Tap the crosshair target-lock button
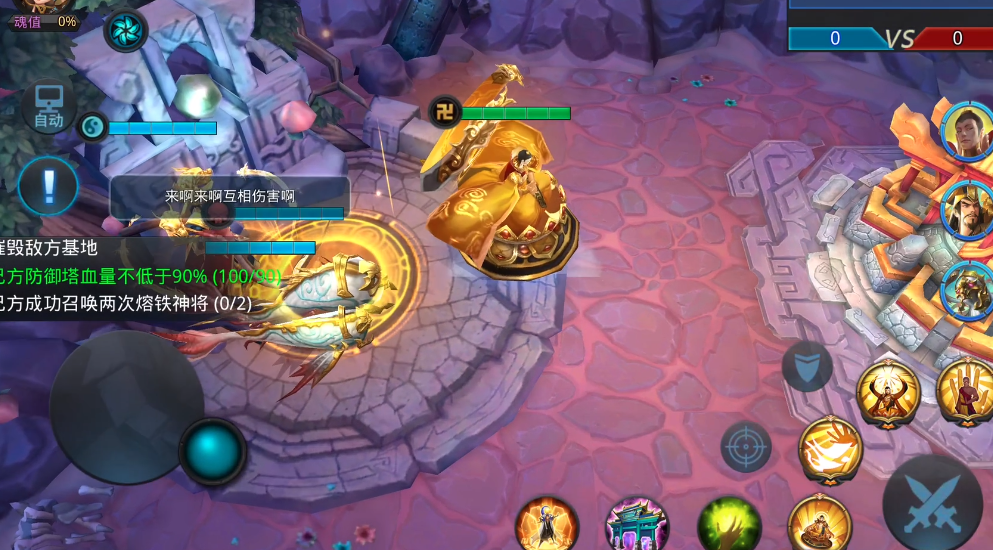Image resolution: width=993 pixels, height=550 pixels. point(746,446)
